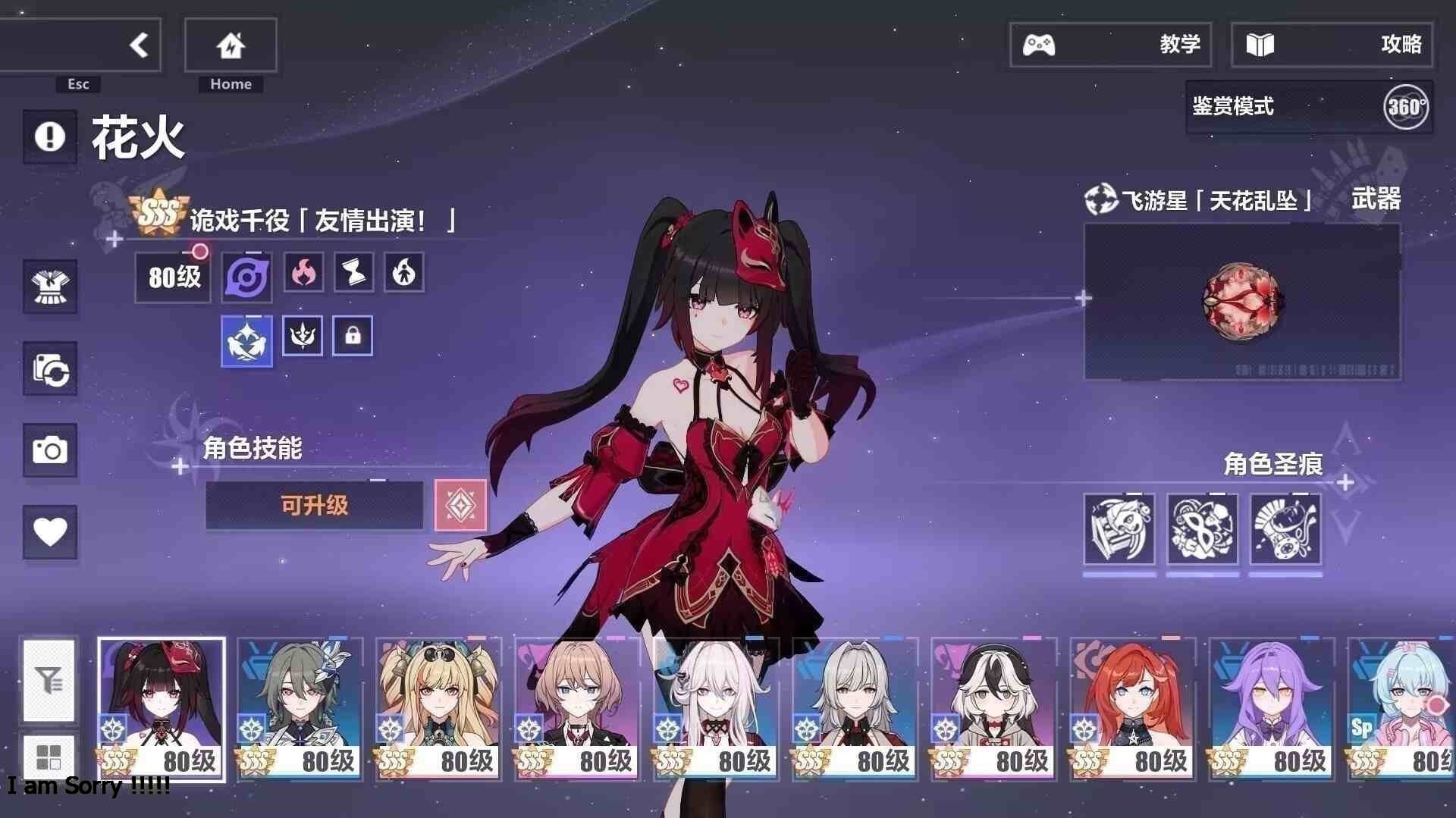Viewport: 1456px width, 818px height.
Task: Click the character swap icon on left sidebar
Action: coord(50,369)
